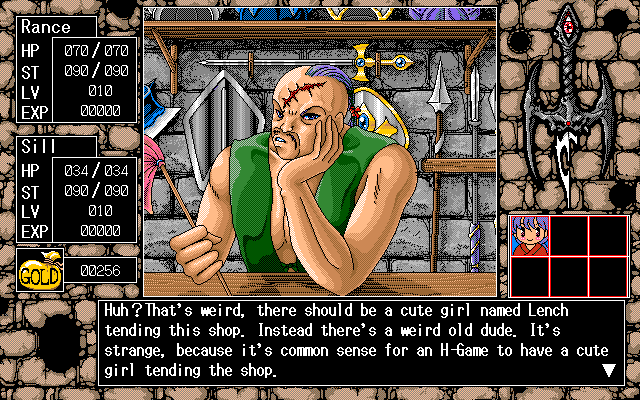Screen dimensions: 640x400
Task: Select the blue-haired character portrait slot
Action: point(528,236)
